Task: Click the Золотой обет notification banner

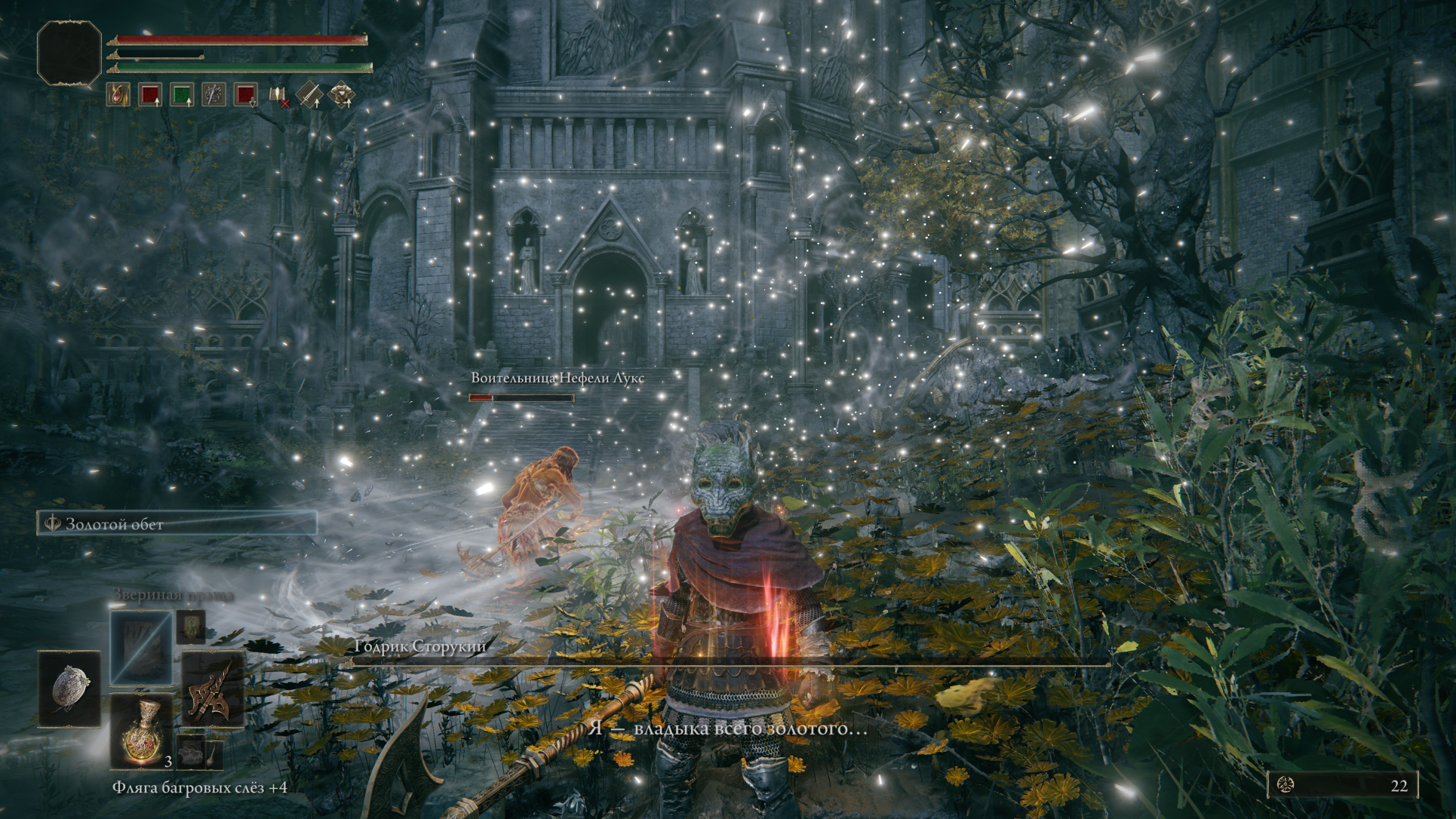Action: point(177,523)
